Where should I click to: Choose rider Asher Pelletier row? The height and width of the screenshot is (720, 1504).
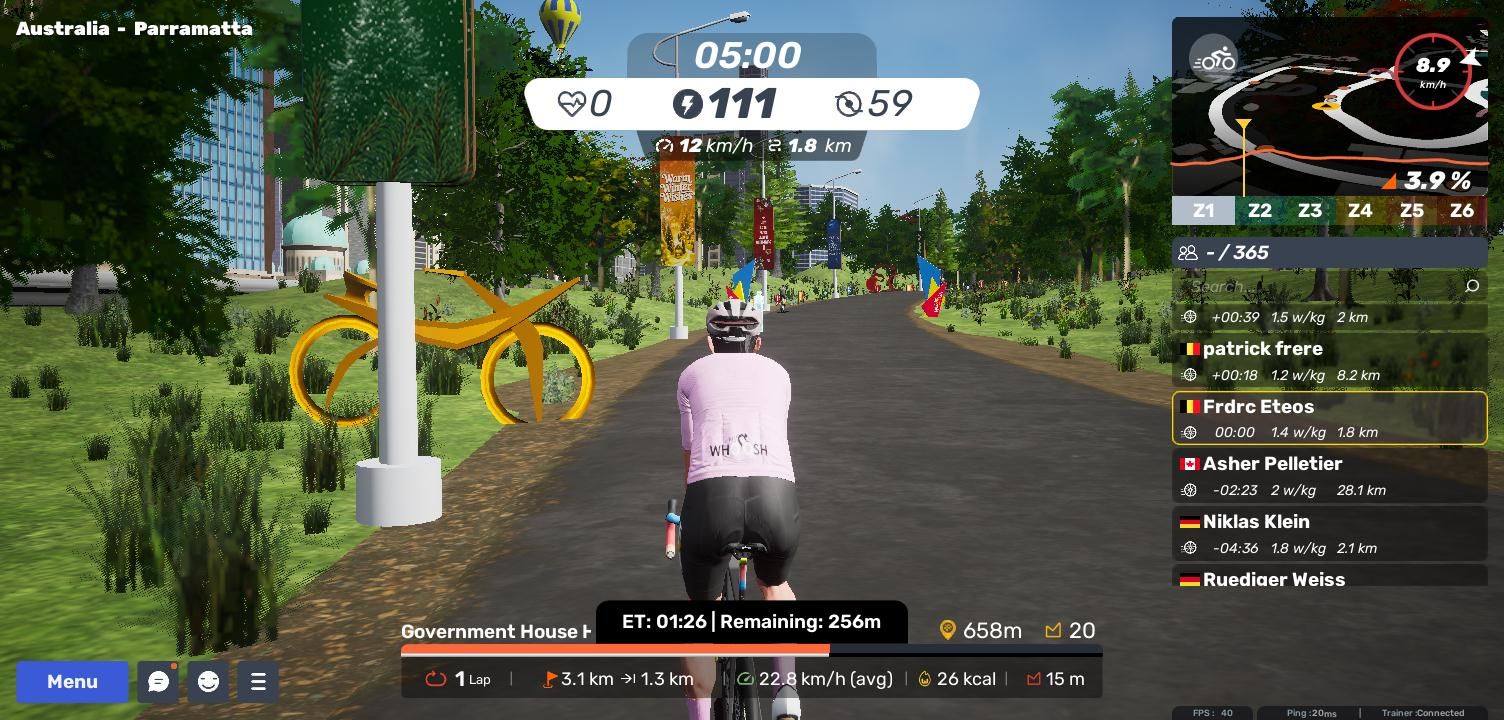(1329, 476)
